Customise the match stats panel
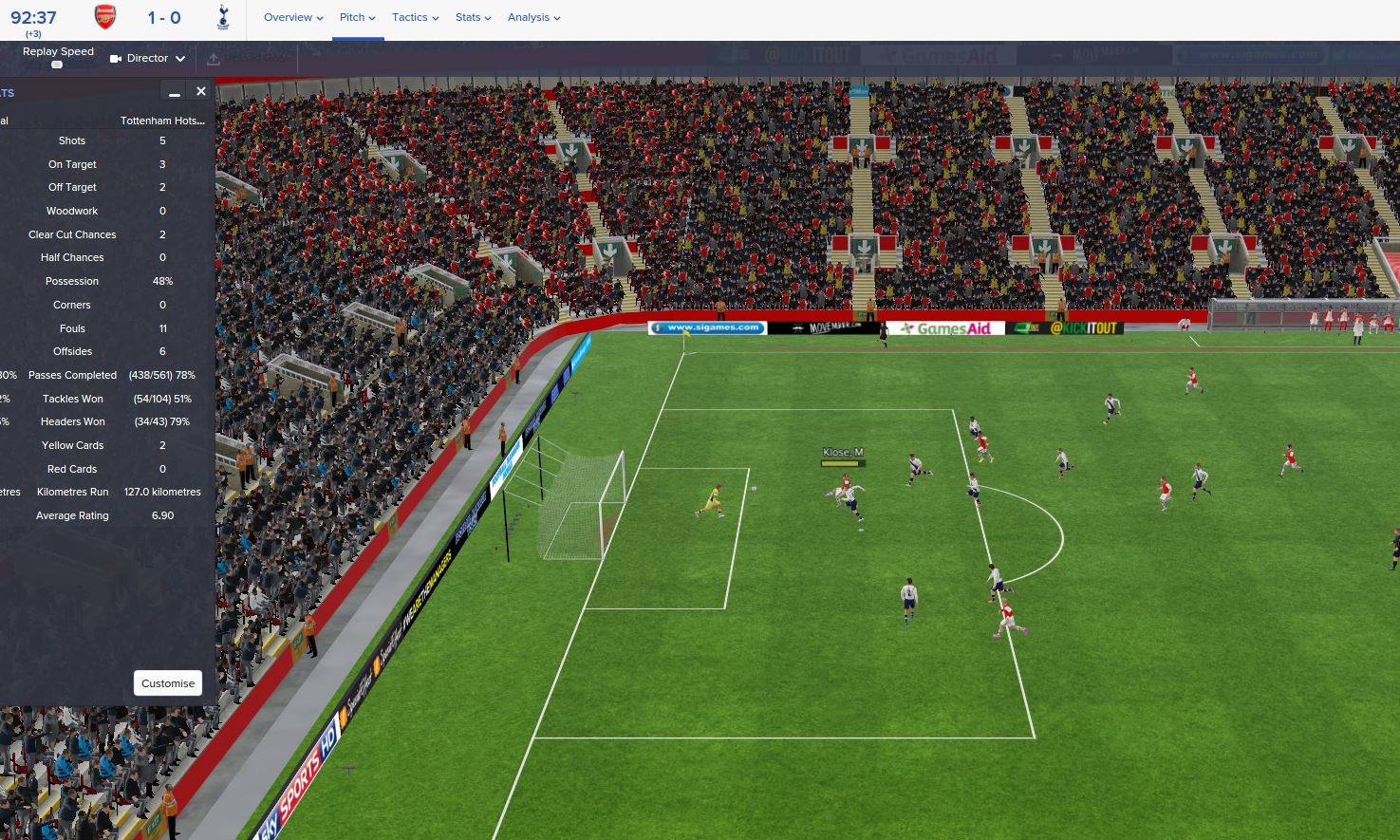The image size is (1400, 840). [168, 683]
